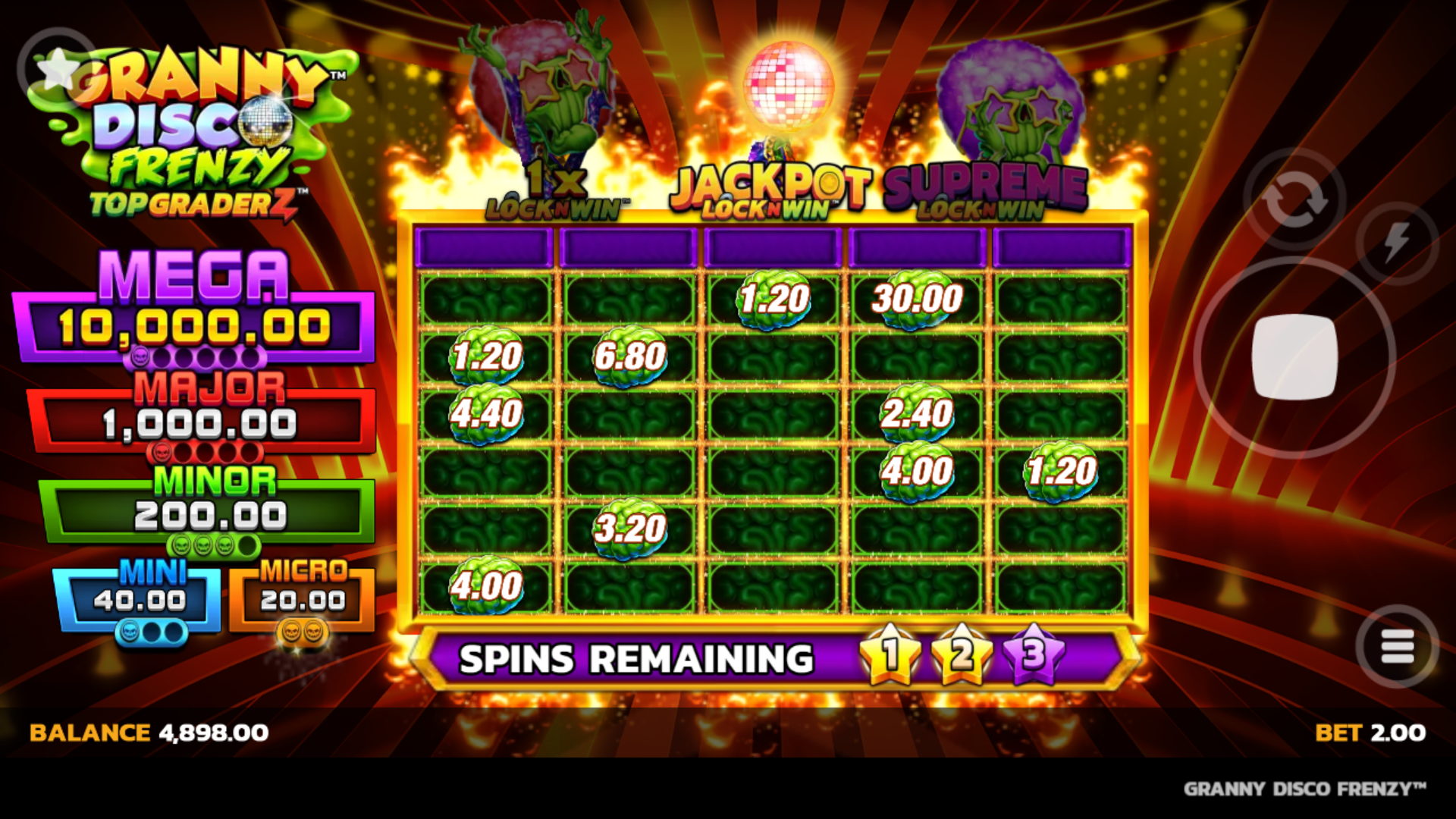Select the 30.00 brain symbol on the reels
Screen dimensions: 1456x819
(918, 301)
